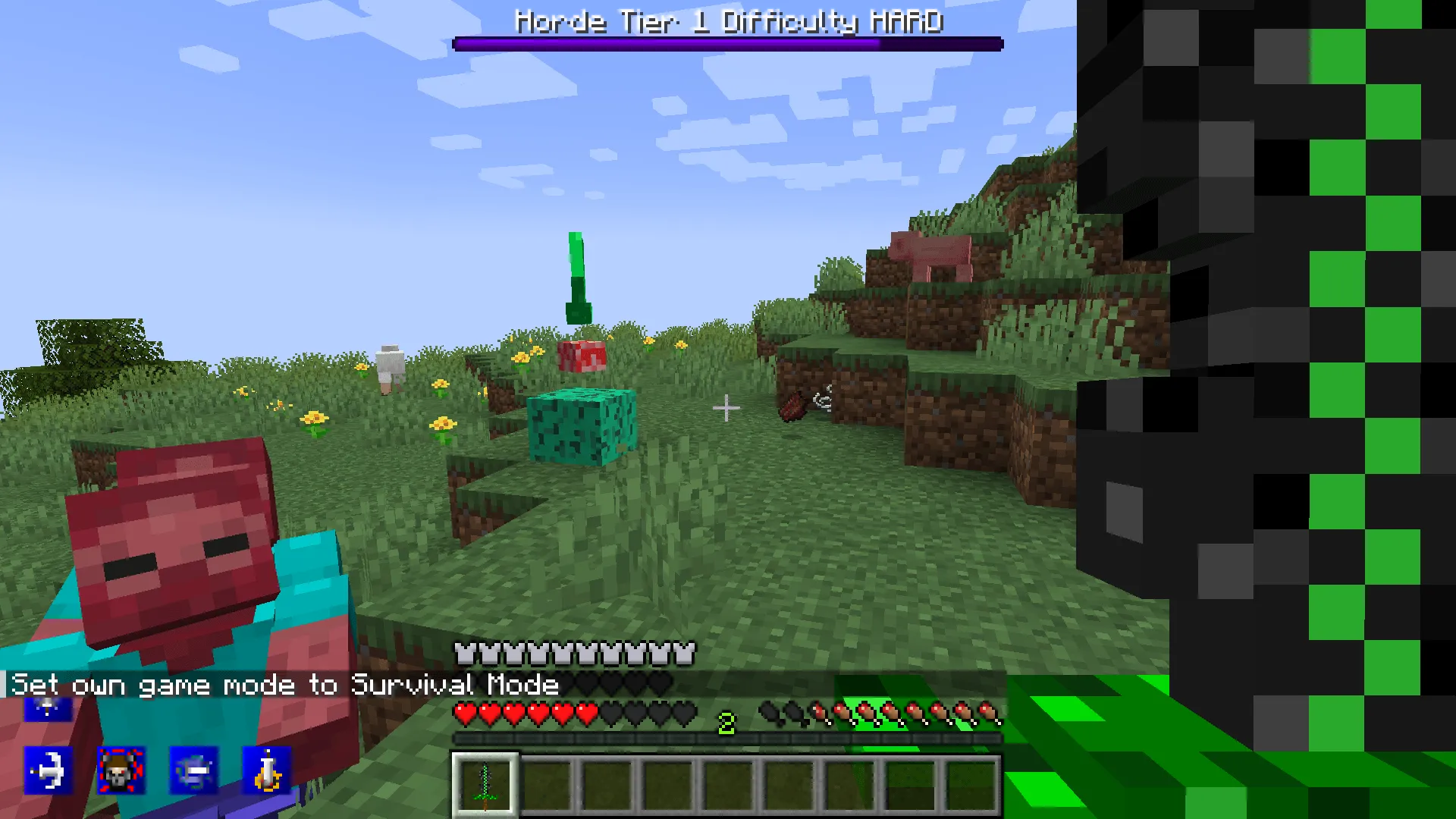Select the sword in the first hotbar slot
Screen dimensions: 1456x819
[x=486, y=786]
